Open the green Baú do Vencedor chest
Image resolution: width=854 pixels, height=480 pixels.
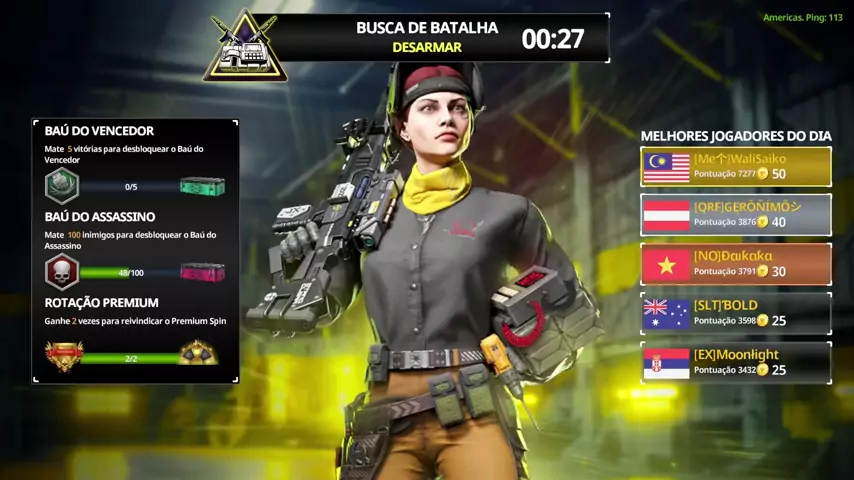point(202,186)
